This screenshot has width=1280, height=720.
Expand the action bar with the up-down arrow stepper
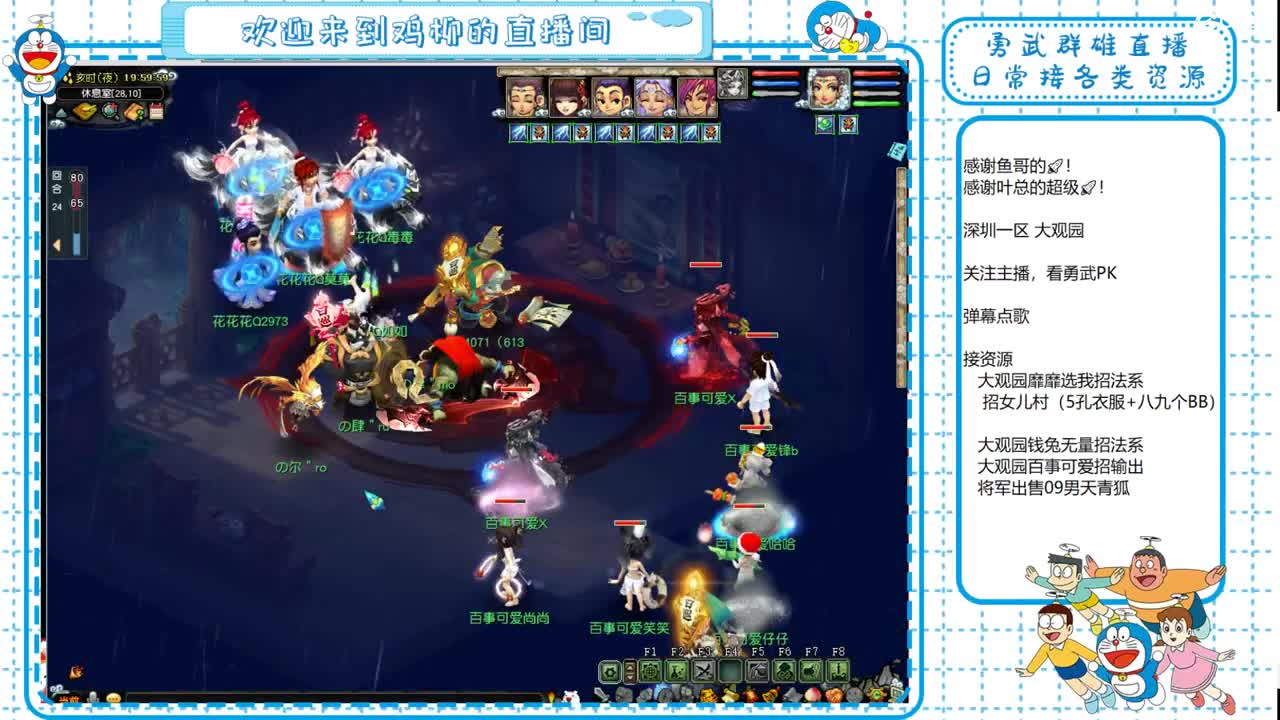point(630,671)
